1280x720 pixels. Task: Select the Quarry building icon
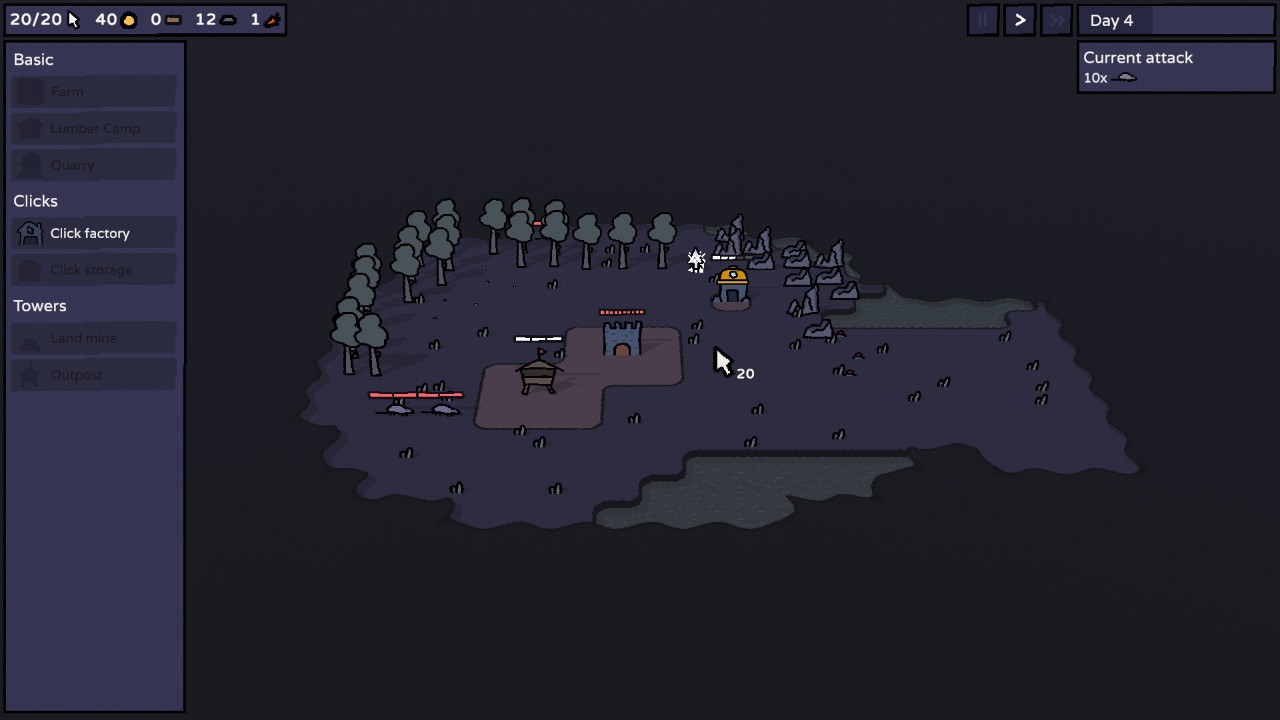[29, 164]
